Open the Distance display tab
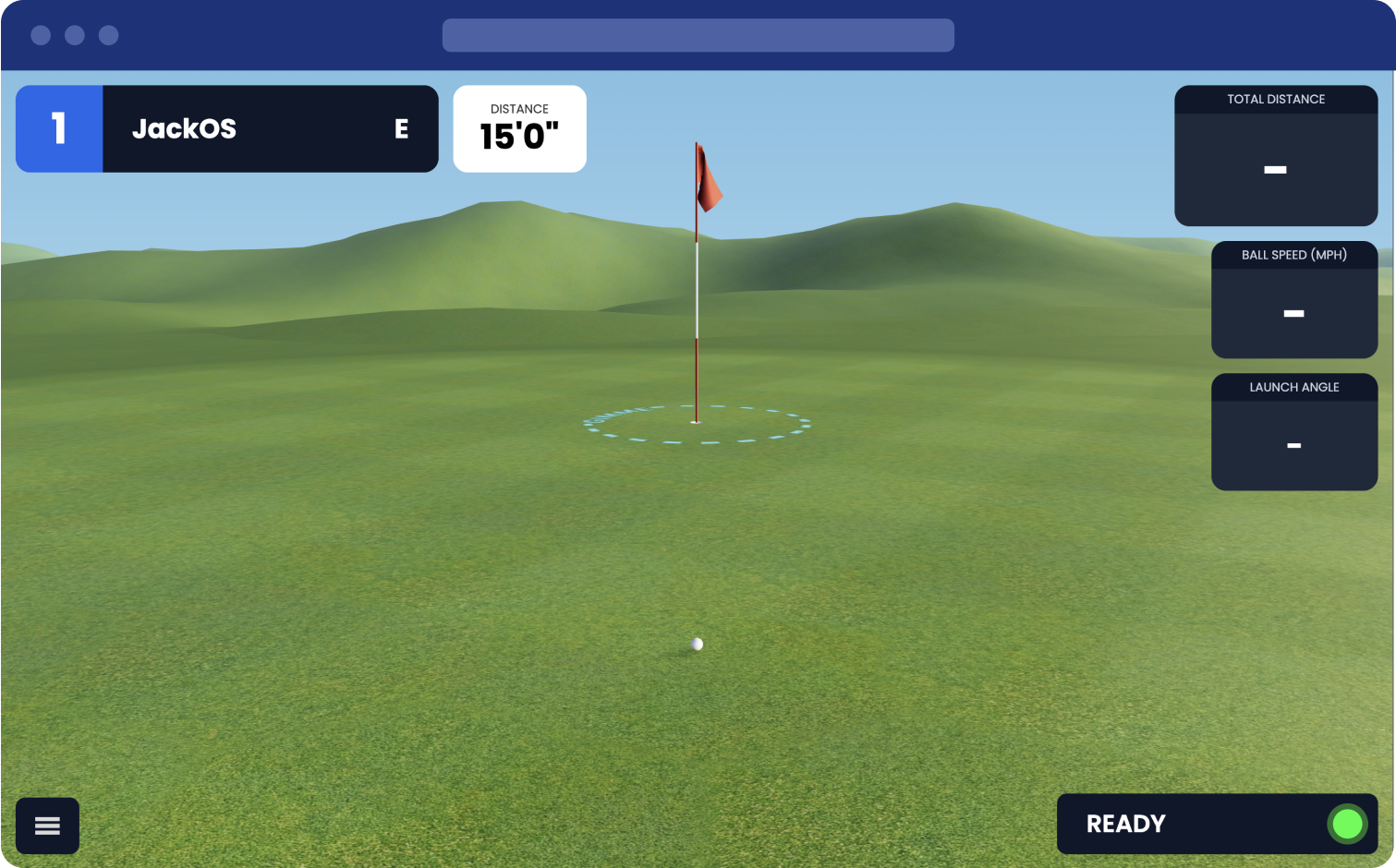Viewport: 1396px width, 868px height. (x=519, y=128)
